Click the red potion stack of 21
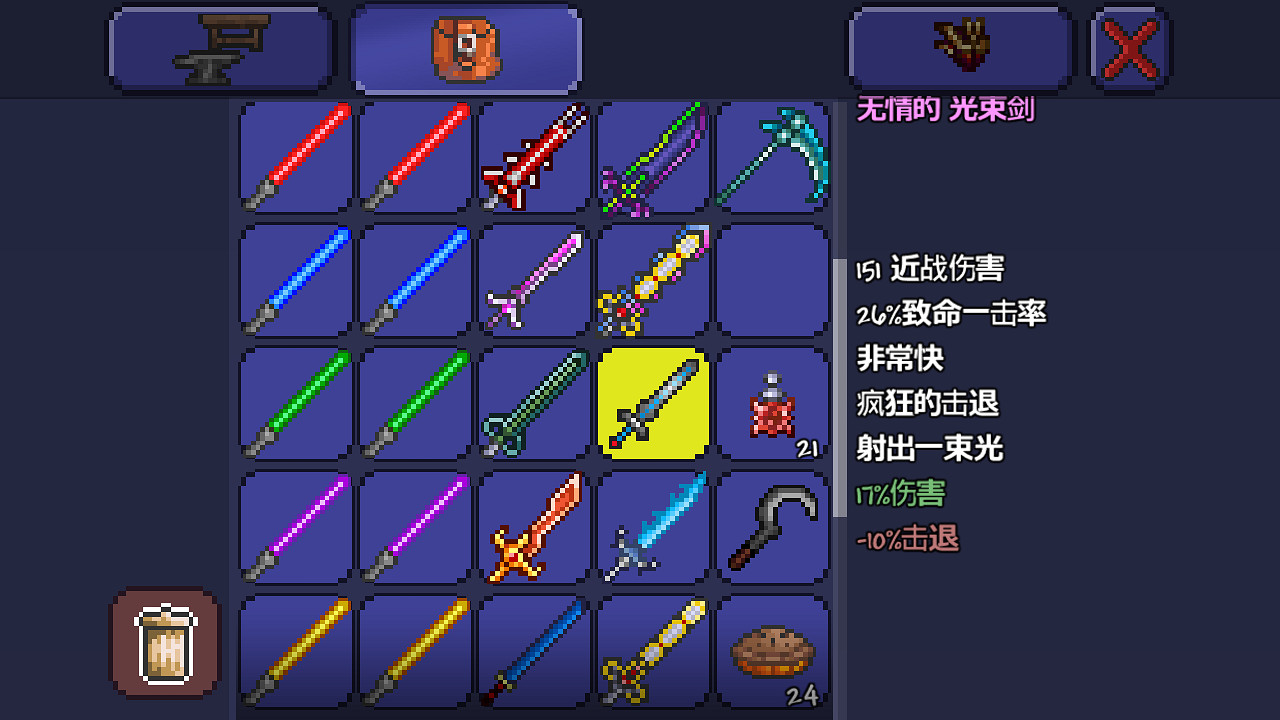 click(x=772, y=405)
